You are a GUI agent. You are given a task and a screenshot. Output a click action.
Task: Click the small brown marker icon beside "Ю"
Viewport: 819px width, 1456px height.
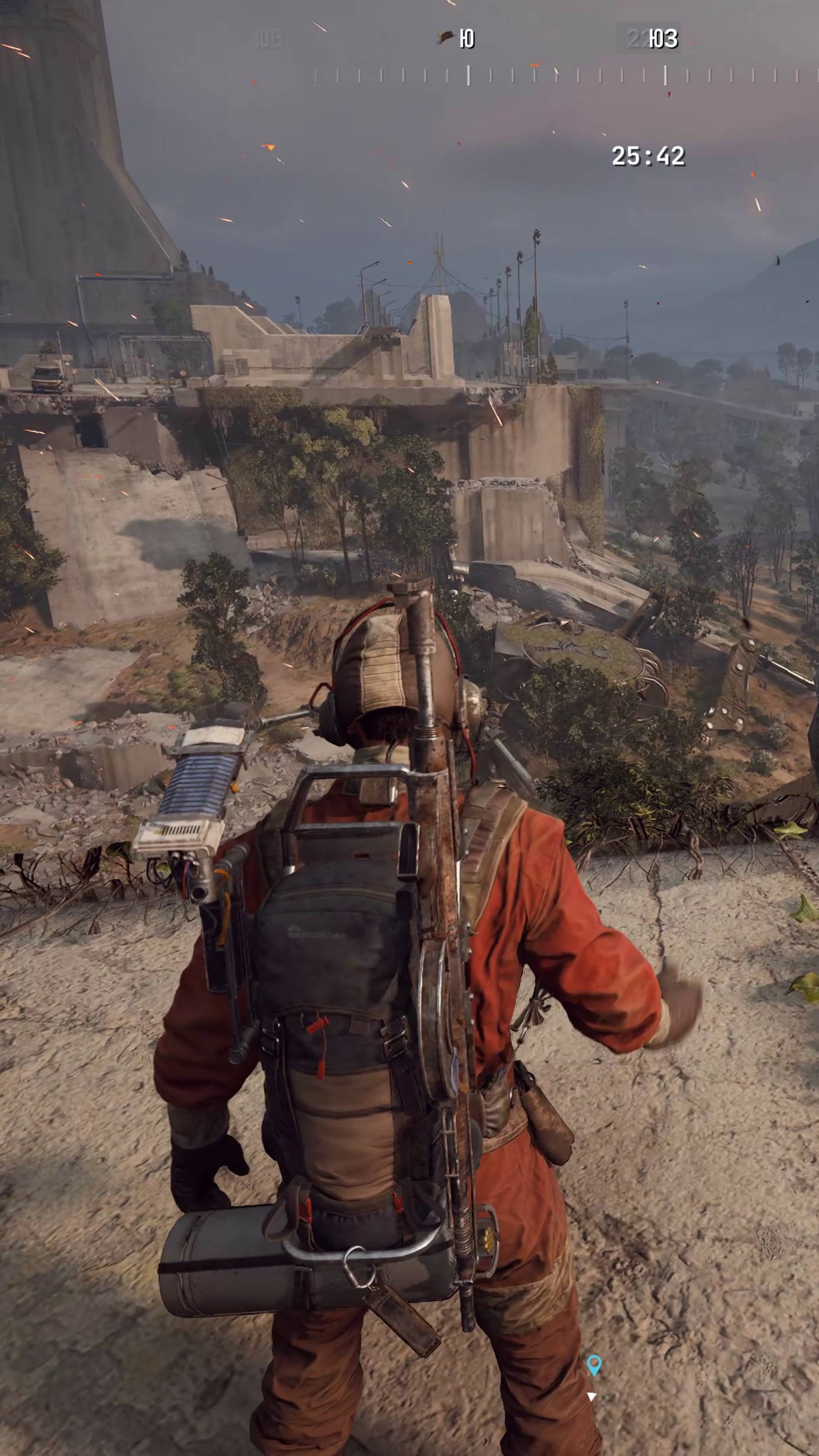coord(445,38)
